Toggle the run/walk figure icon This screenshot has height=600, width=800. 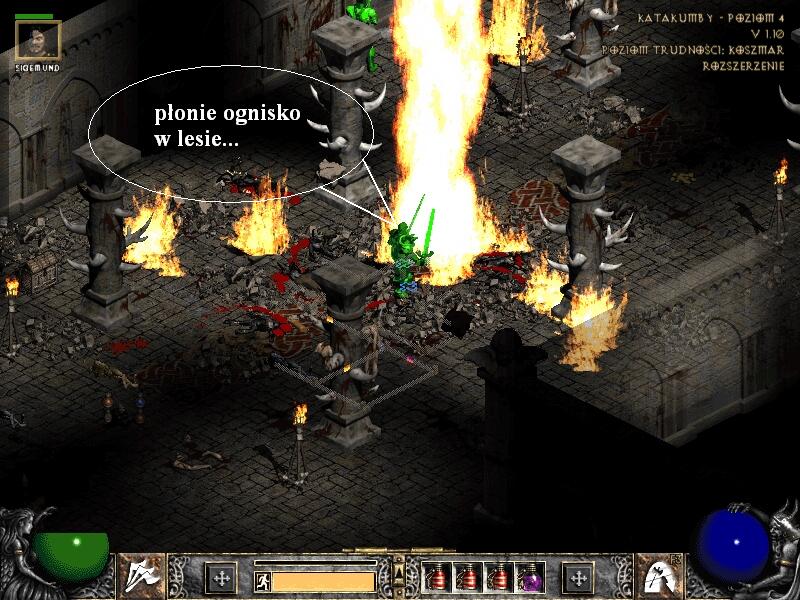tap(261, 579)
